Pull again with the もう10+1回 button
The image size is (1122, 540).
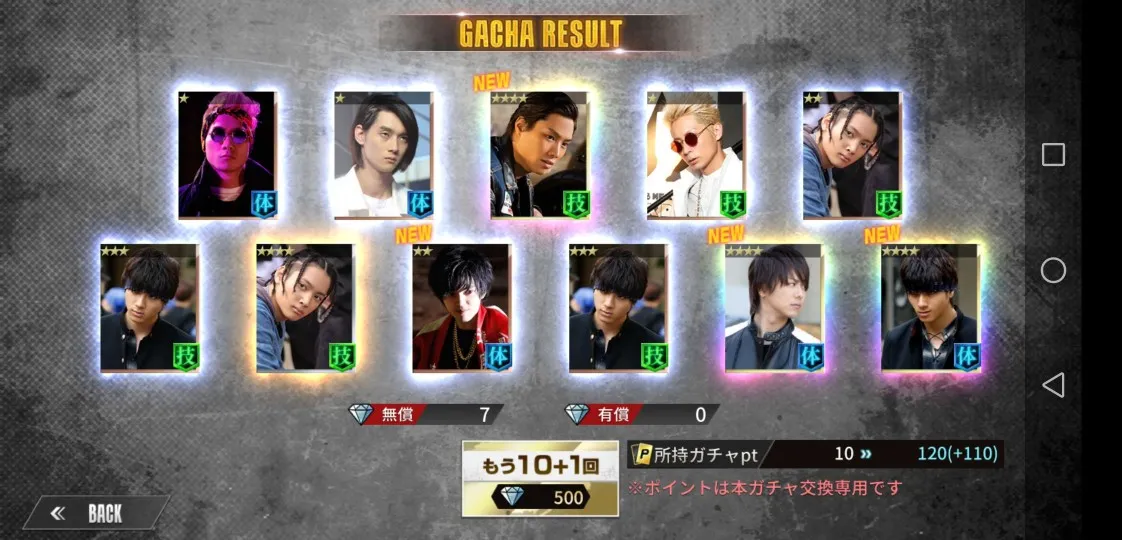pos(540,478)
